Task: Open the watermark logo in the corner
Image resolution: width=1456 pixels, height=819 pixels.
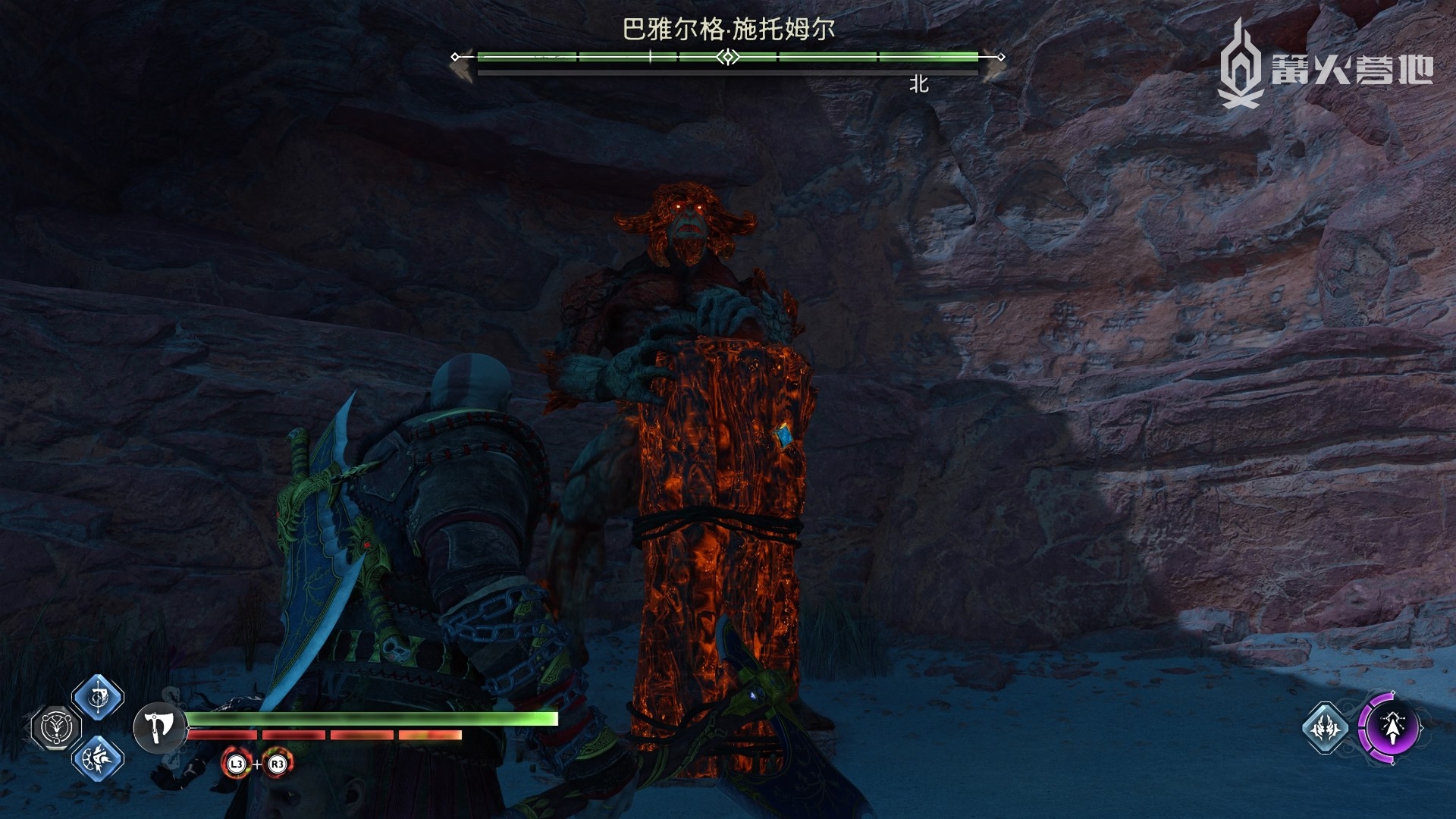Action: point(1326,66)
